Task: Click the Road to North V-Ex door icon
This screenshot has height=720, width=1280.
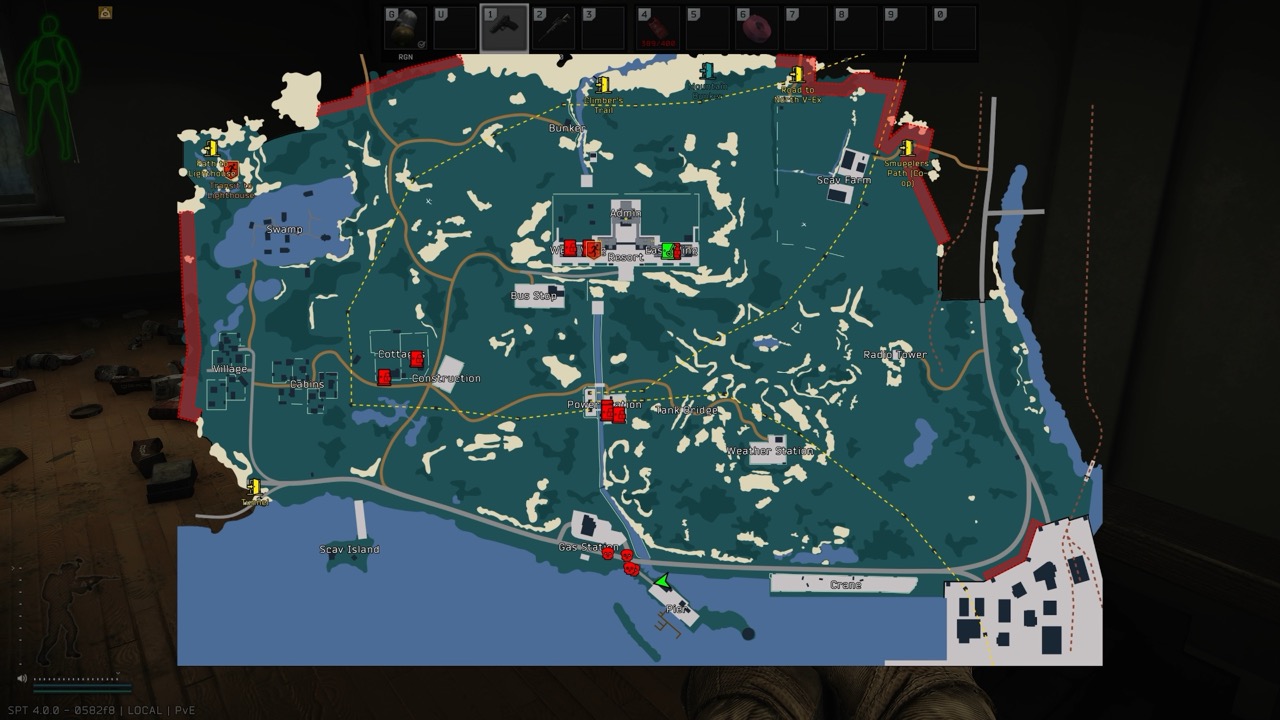Action: point(796,76)
